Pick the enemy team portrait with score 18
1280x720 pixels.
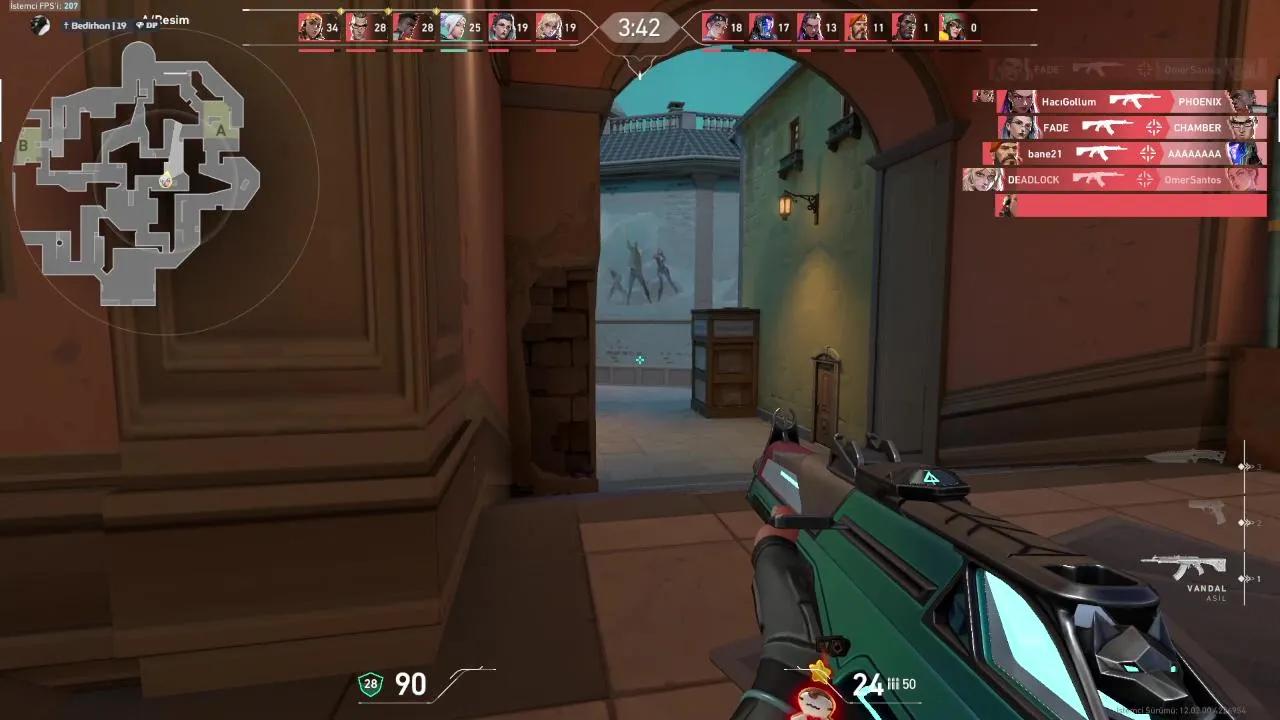click(715, 27)
